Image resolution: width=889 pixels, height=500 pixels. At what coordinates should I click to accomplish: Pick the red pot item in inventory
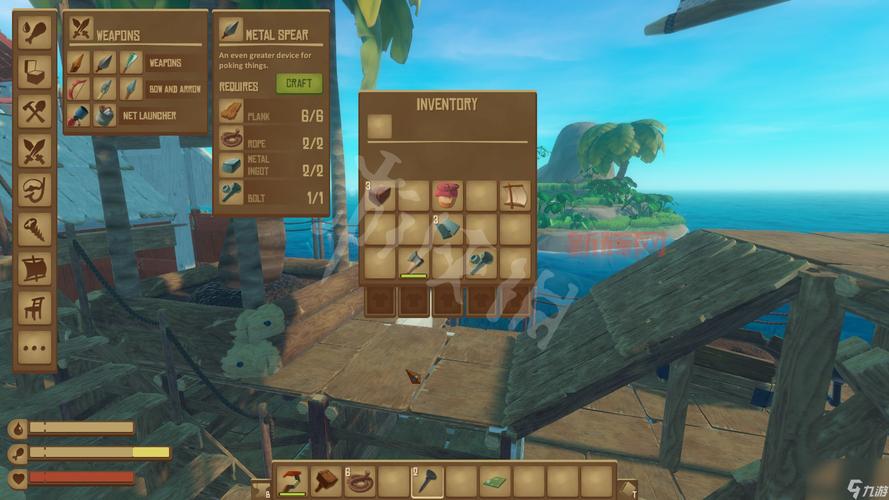(446, 195)
